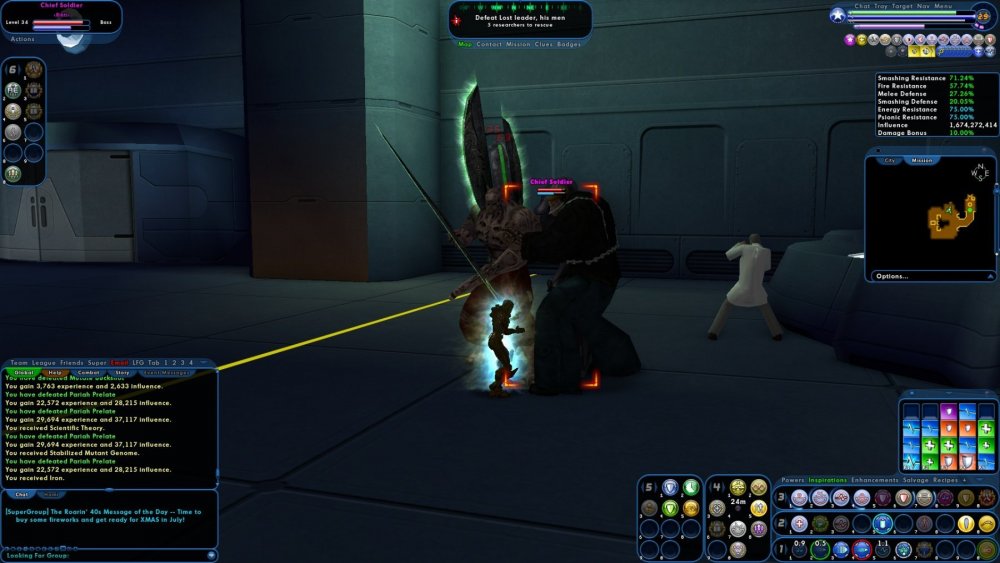The width and height of the screenshot is (1000, 563).
Task: Open the Recipes window
Action: [x=951, y=480]
